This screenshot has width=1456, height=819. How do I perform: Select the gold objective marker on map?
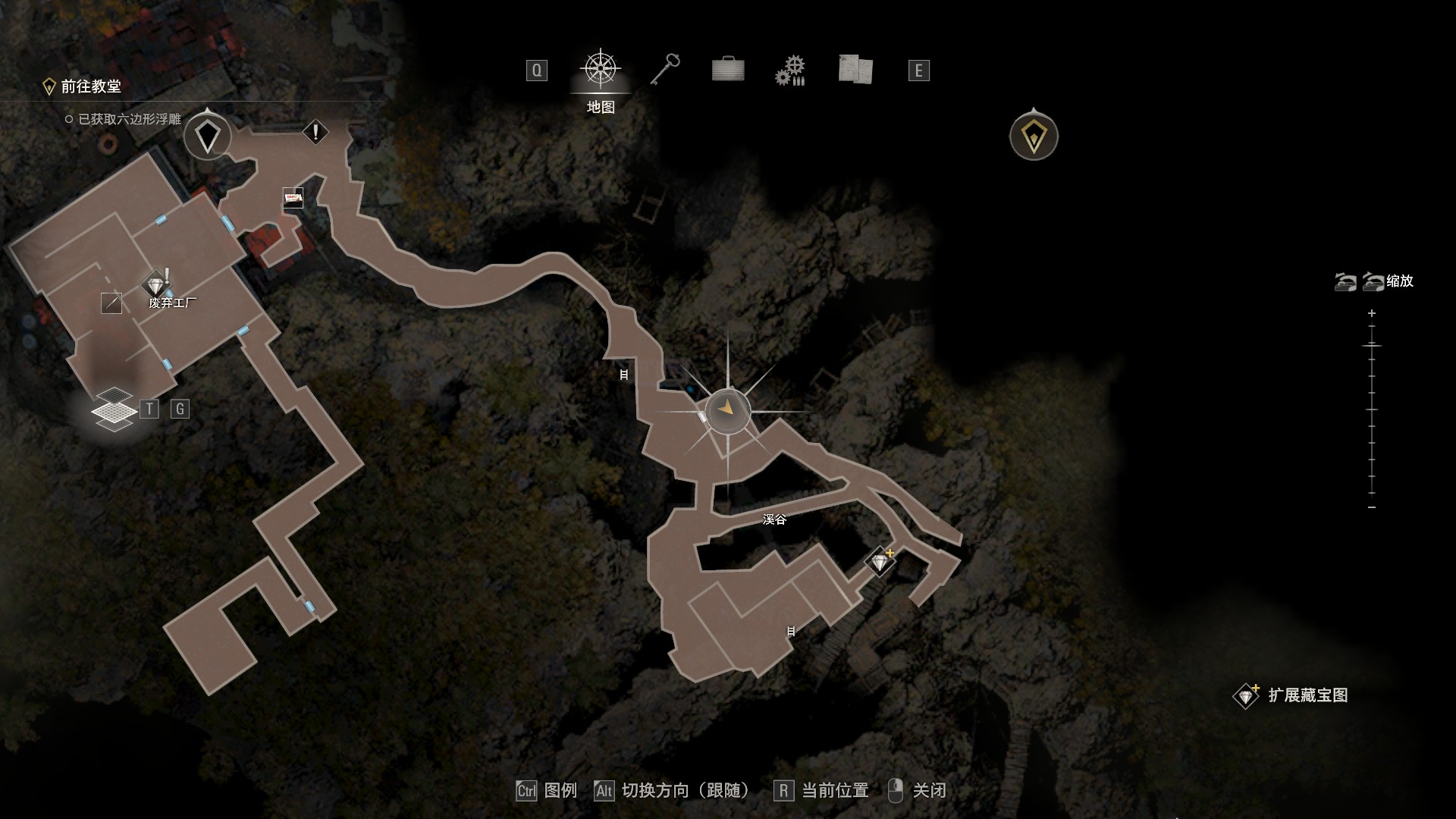coord(1034,136)
